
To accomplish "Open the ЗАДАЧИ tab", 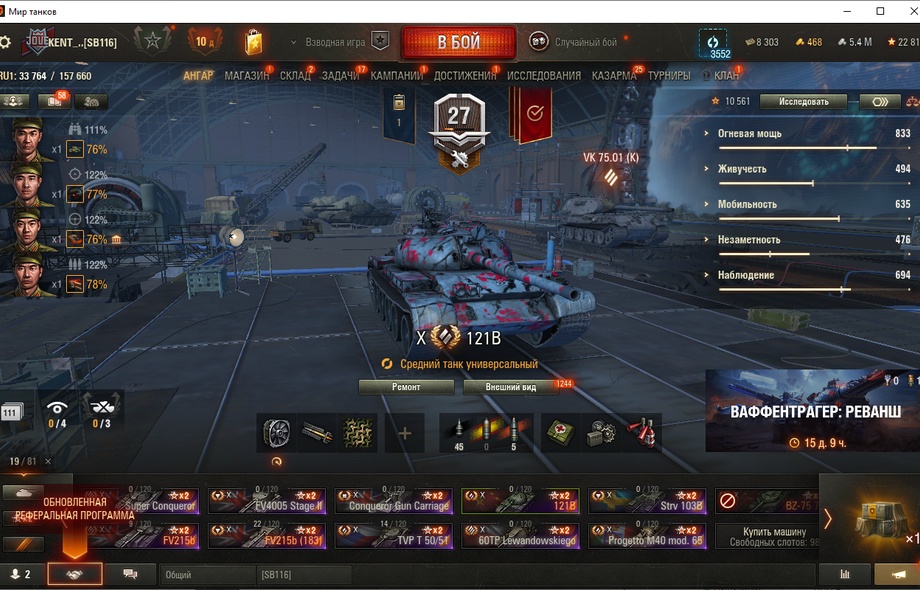I will [x=340, y=76].
